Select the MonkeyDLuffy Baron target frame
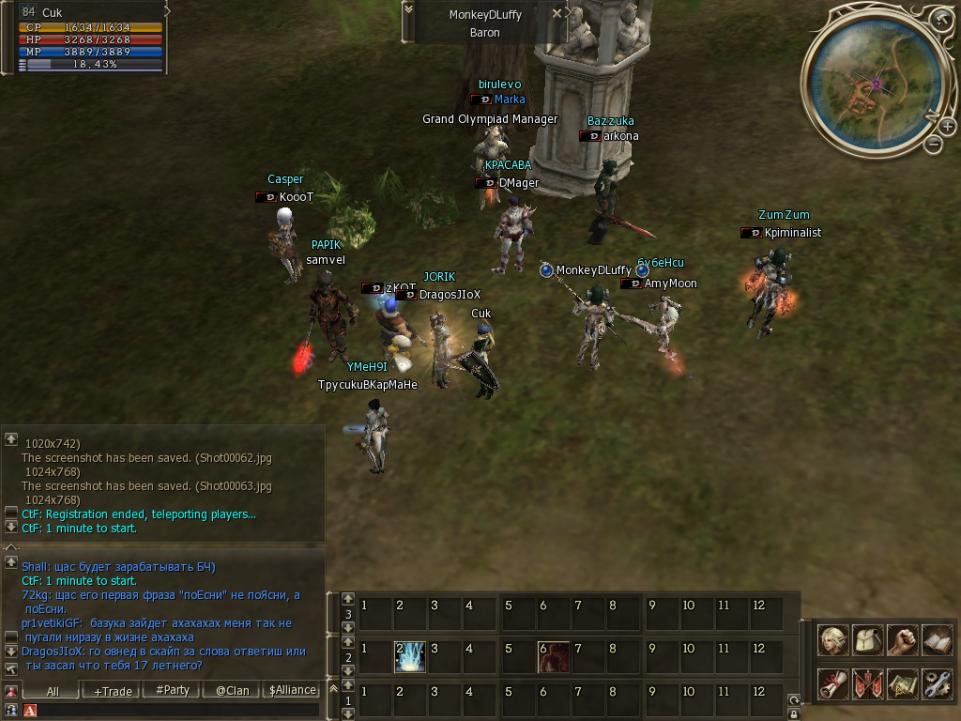This screenshot has width=961, height=721. [x=486, y=23]
